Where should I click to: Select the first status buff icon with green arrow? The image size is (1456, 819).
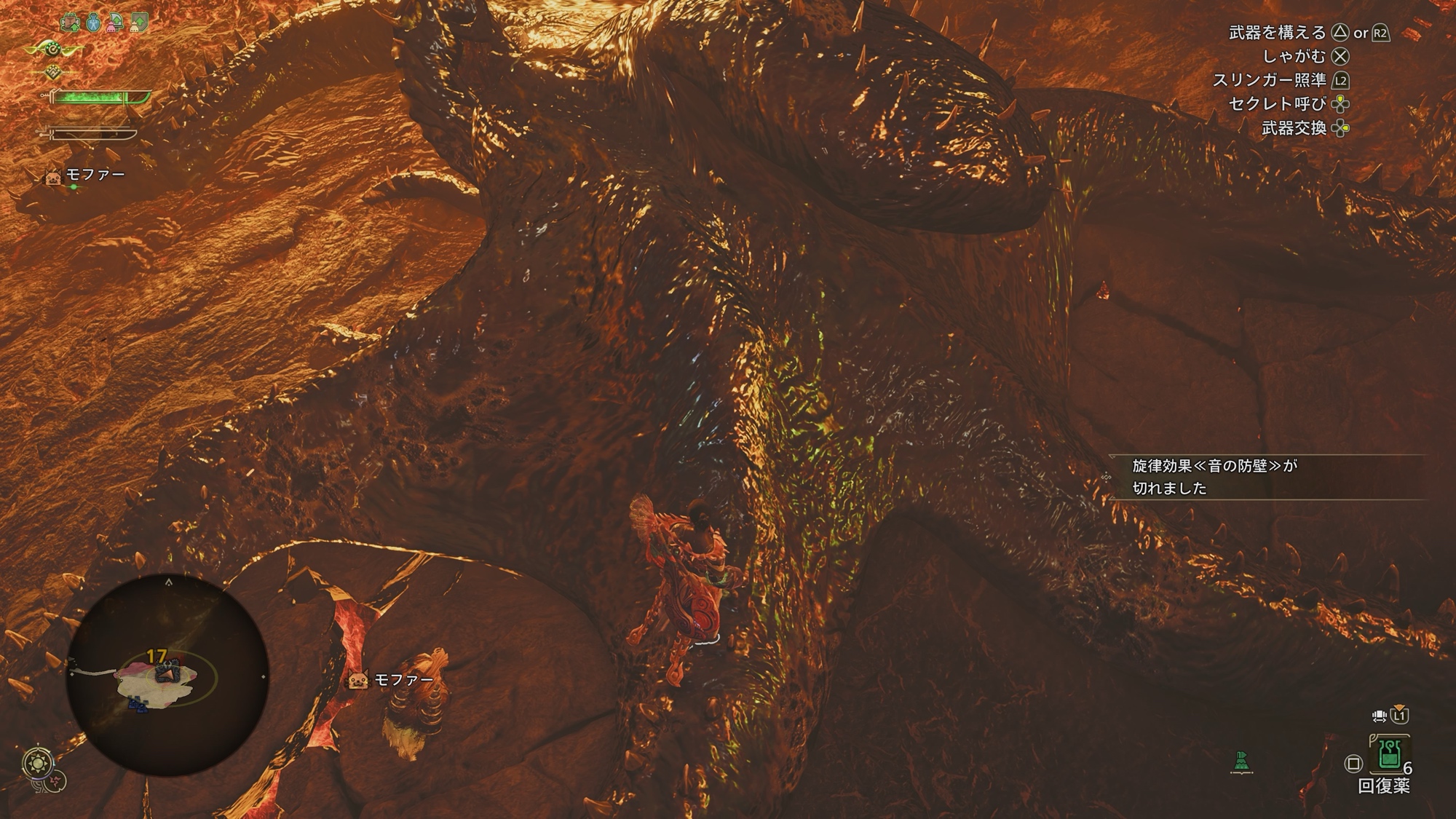(71, 23)
